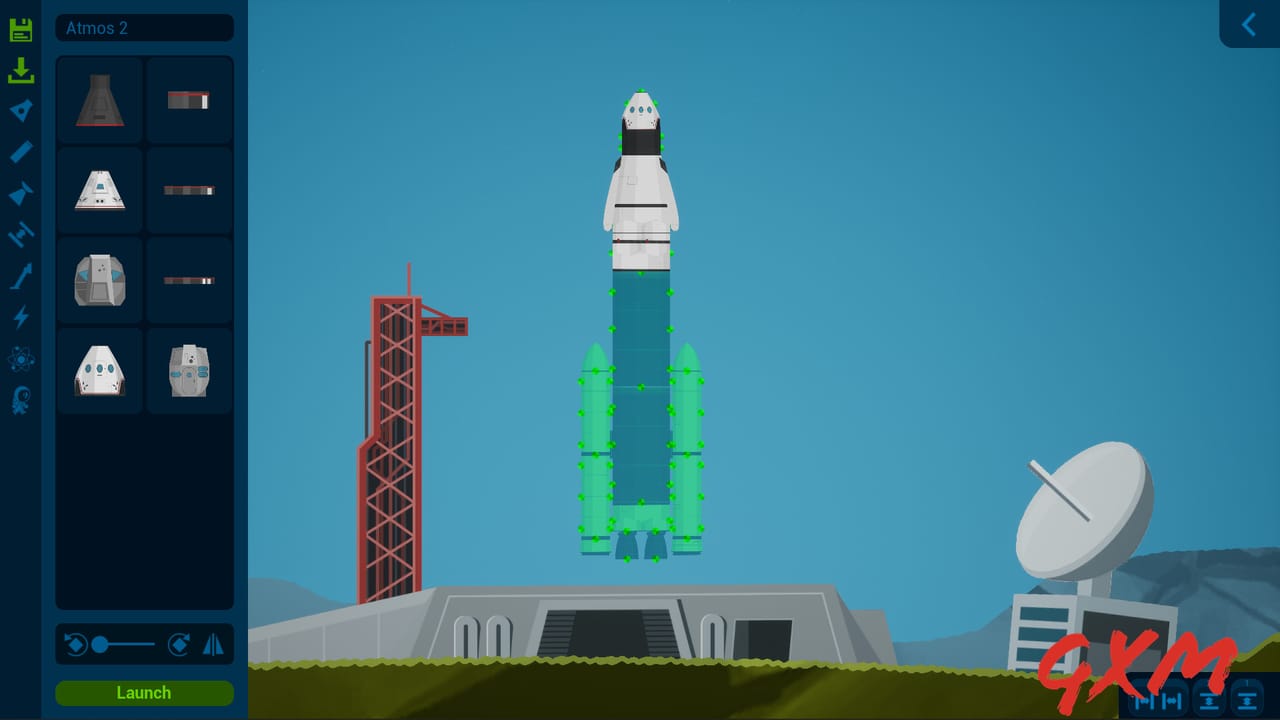Image resolution: width=1280 pixels, height=720 pixels.
Task: Select the lightning bolt staging icon
Action: pos(21,318)
